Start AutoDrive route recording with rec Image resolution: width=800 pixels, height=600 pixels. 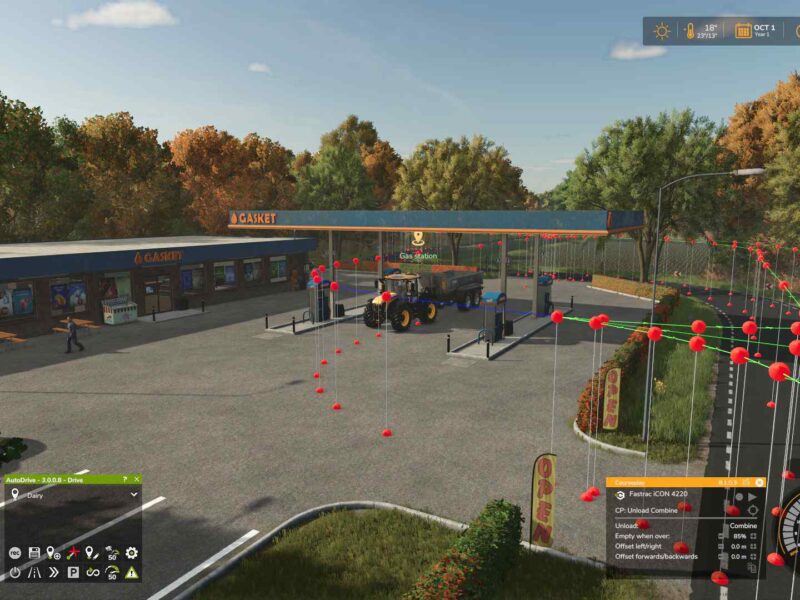coord(15,553)
